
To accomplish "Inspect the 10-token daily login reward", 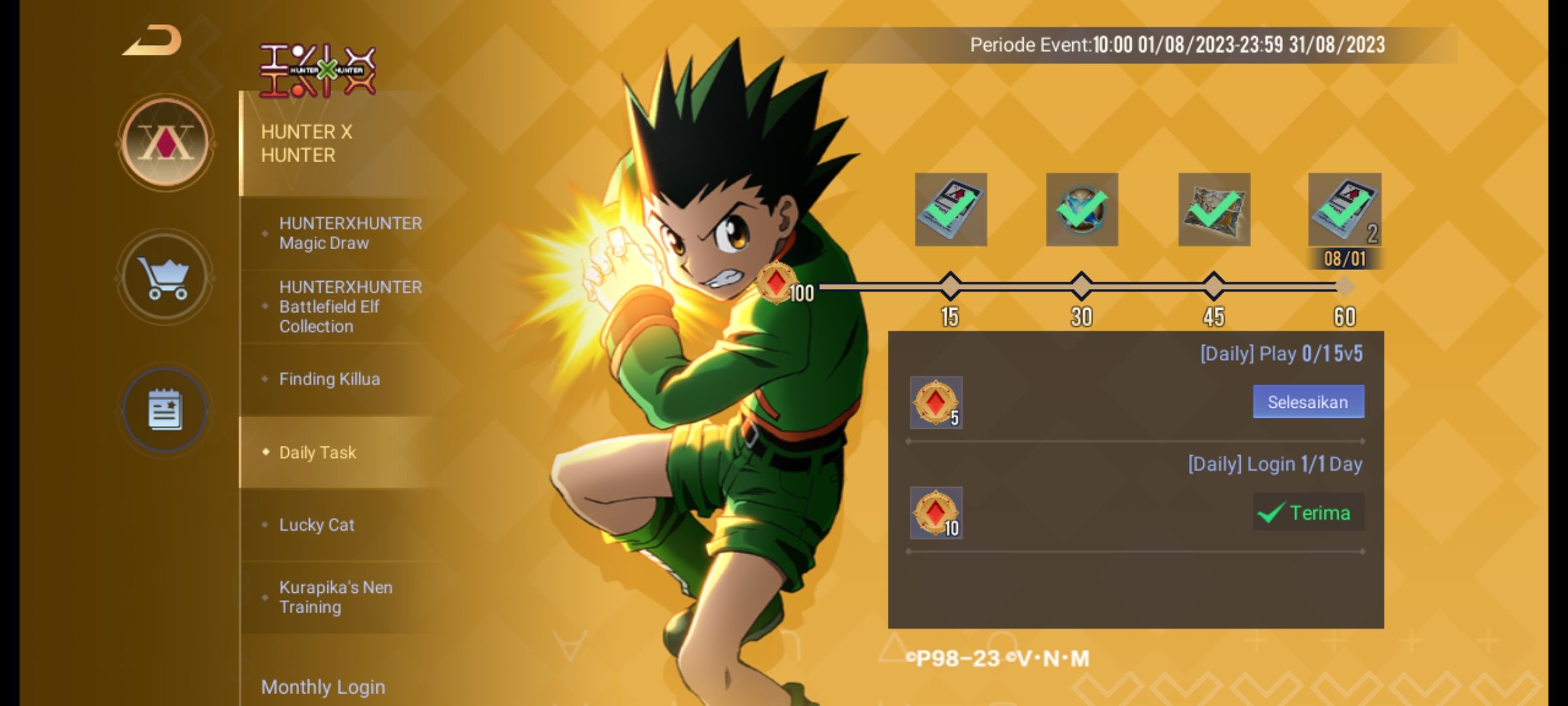I will [936, 513].
